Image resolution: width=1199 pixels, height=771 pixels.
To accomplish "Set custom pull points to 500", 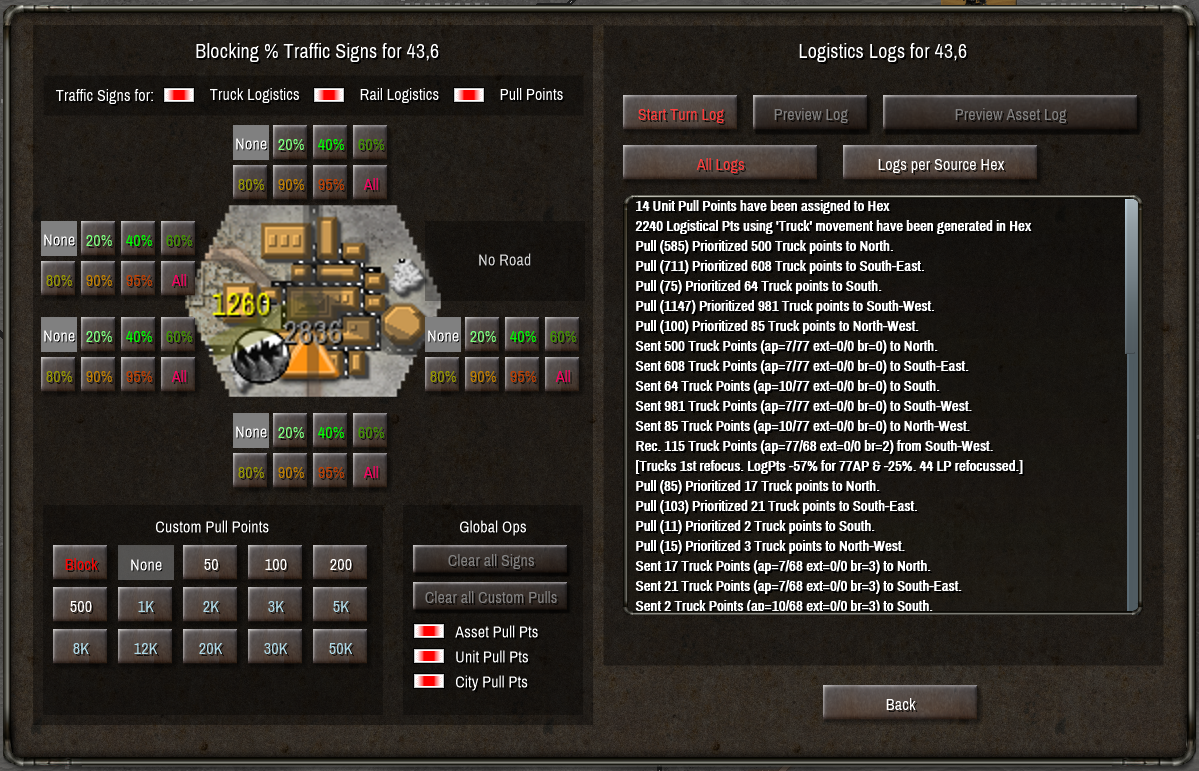I will pyautogui.click(x=82, y=606).
